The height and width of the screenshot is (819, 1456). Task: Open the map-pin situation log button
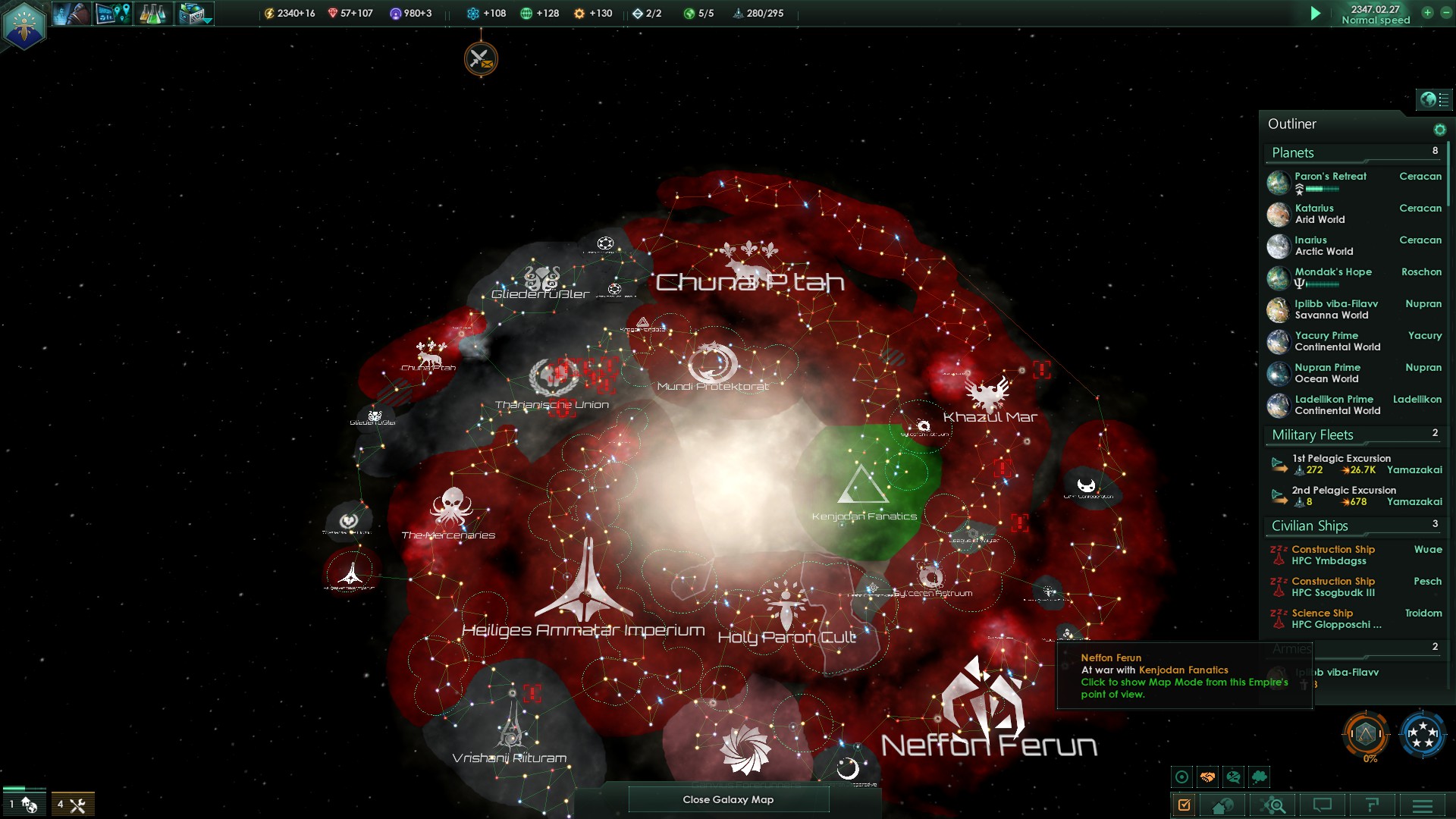coord(113,14)
